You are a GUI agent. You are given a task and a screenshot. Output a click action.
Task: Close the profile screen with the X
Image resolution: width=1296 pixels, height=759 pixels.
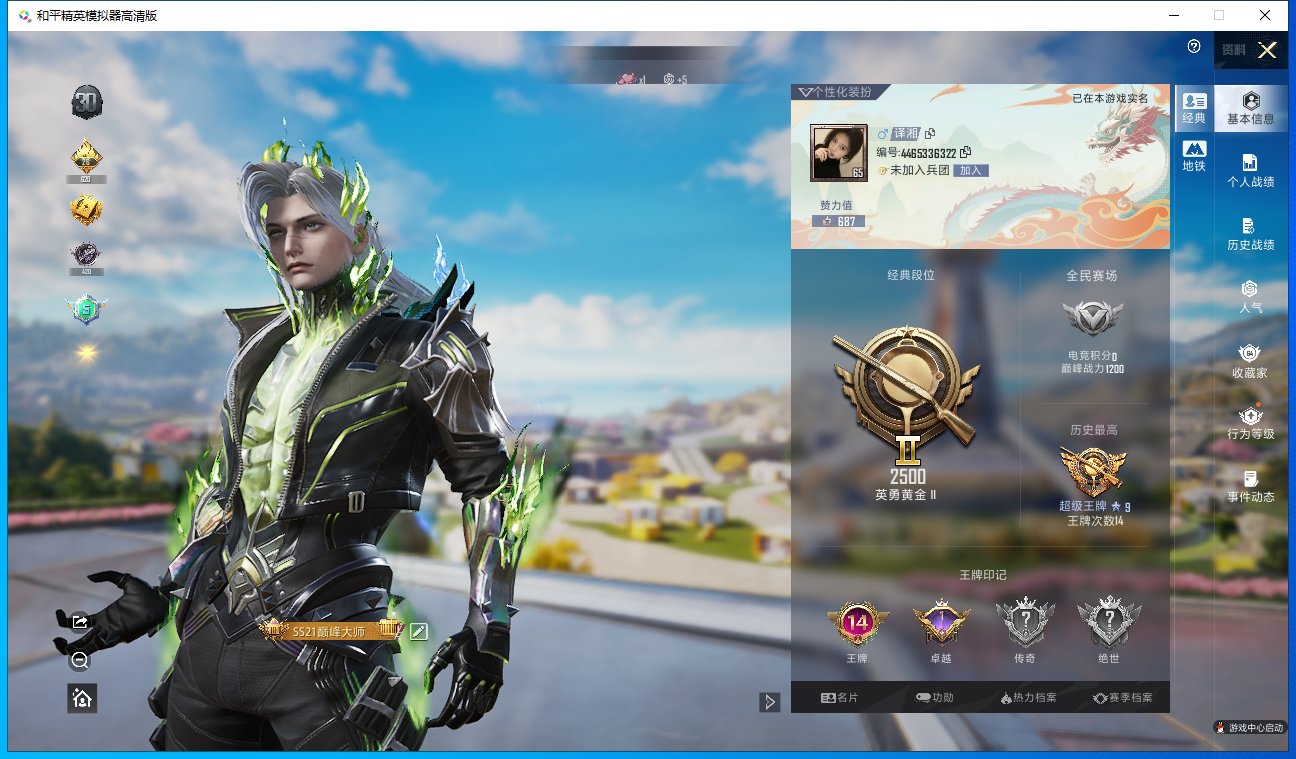1267,51
